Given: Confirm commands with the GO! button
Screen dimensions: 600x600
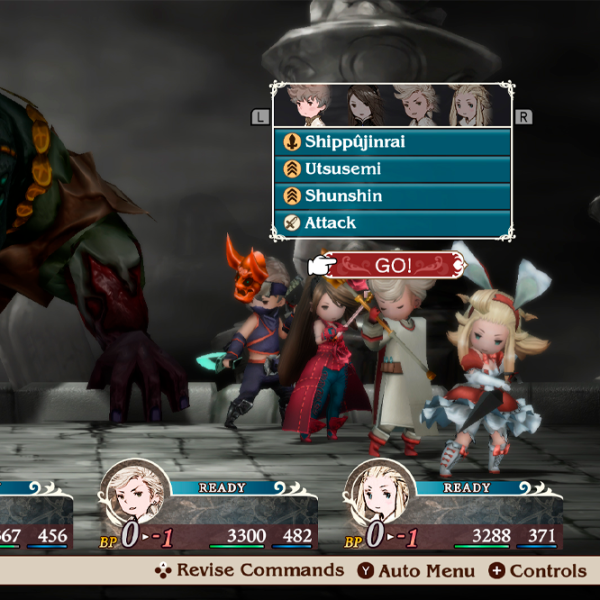Looking at the screenshot, I should point(396,265).
